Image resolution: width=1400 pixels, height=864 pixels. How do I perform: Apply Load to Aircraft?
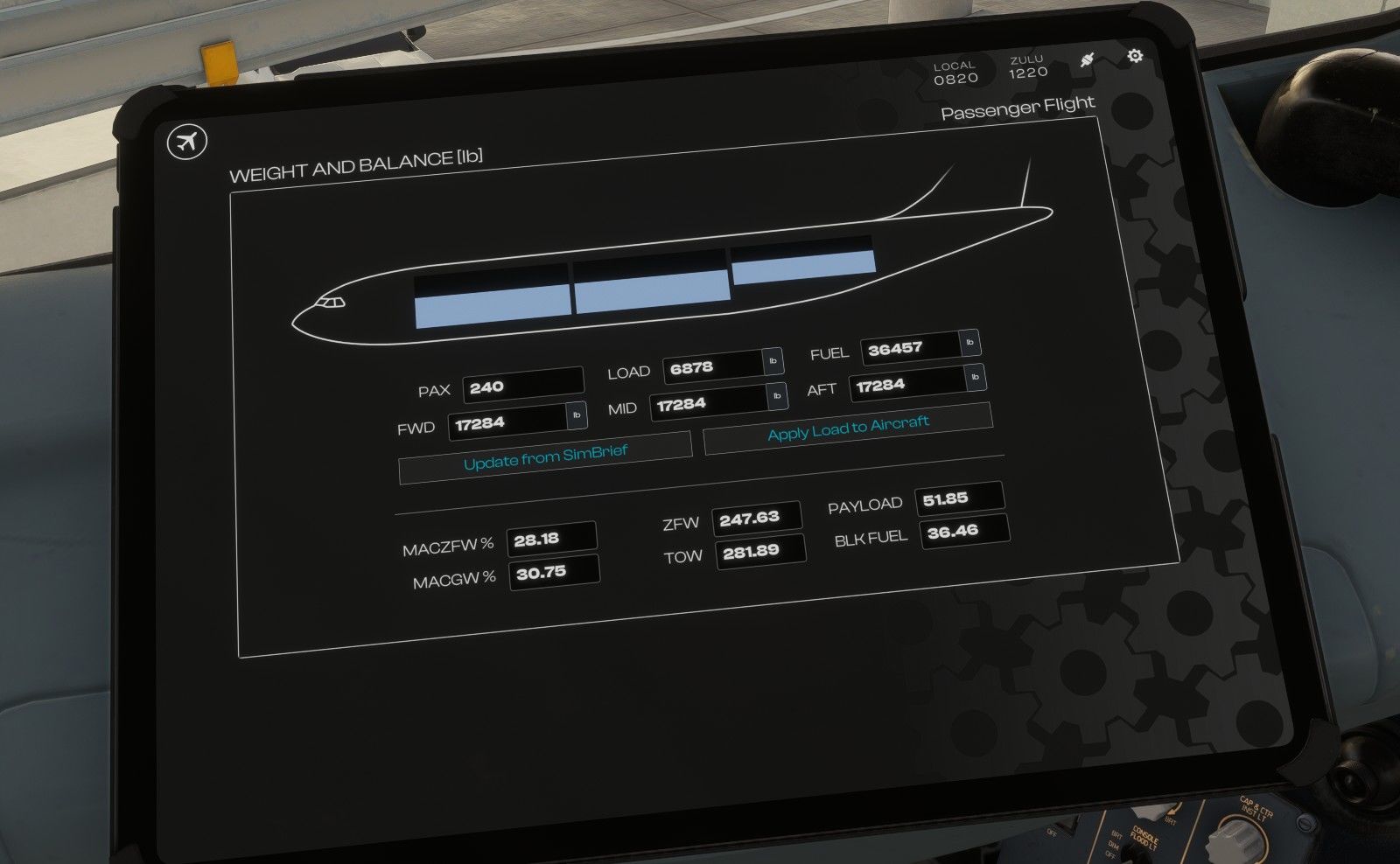point(848,428)
